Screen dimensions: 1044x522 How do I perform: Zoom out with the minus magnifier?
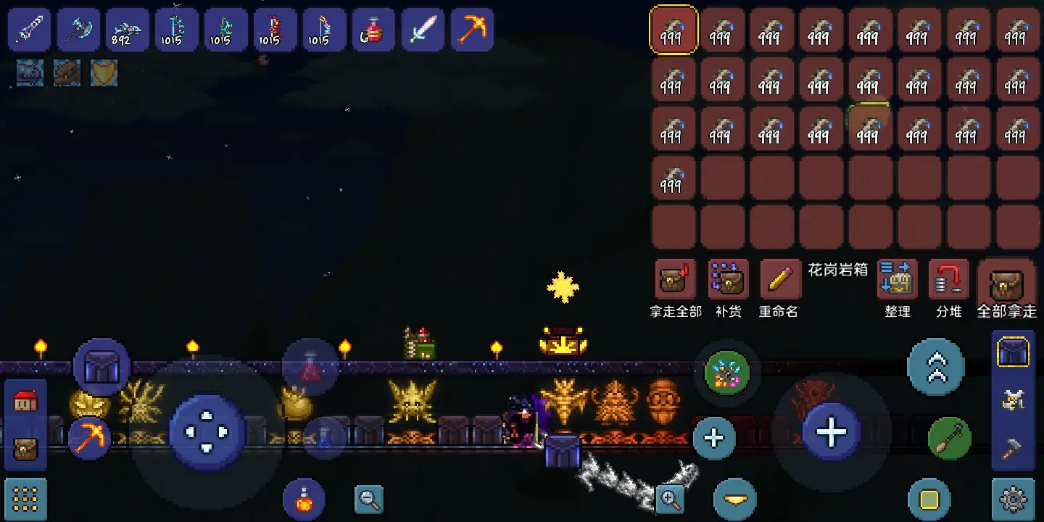coord(369,498)
